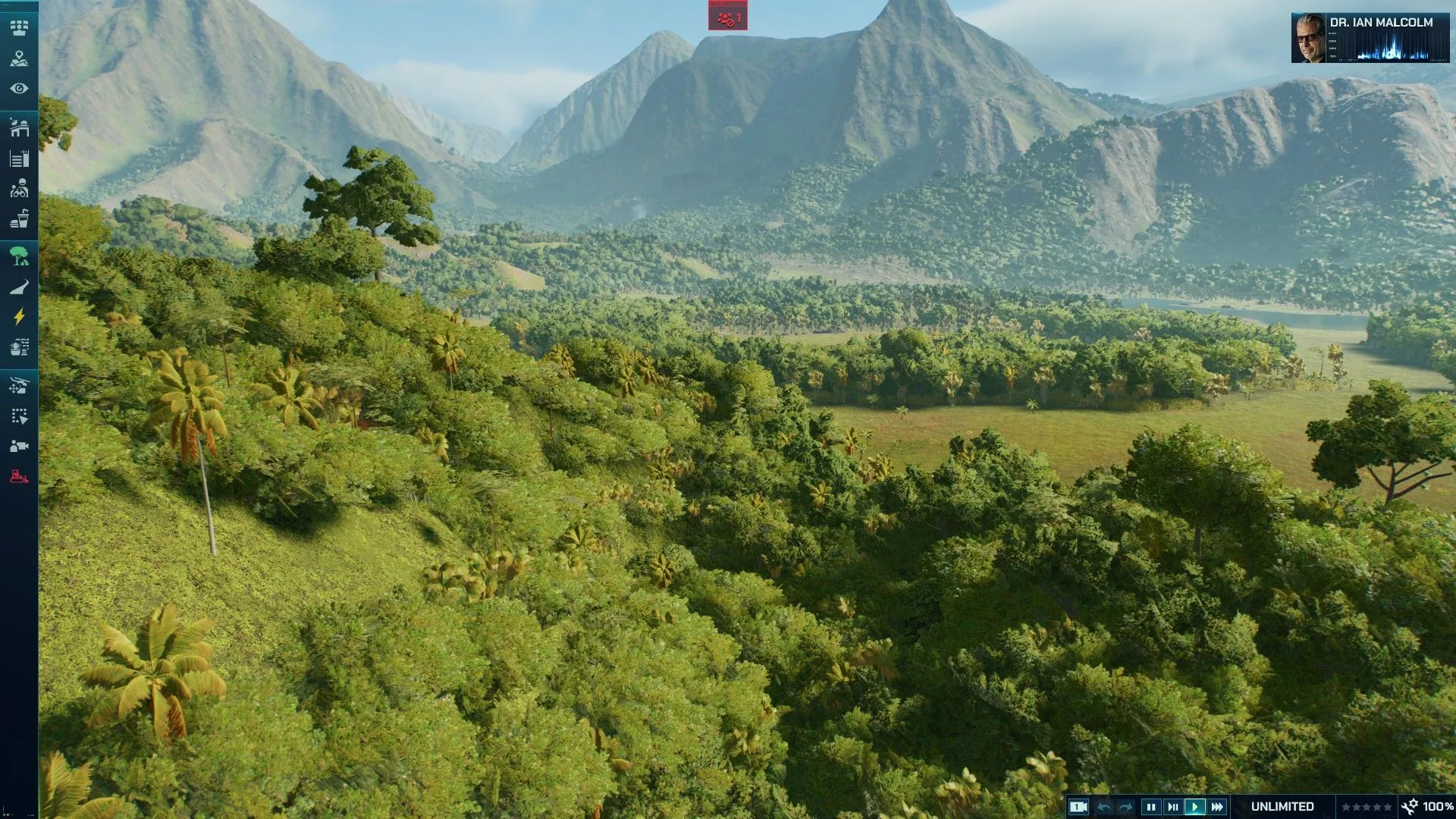Expand the red alert notification
The image size is (1456, 819).
pyautogui.click(x=726, y=17)
